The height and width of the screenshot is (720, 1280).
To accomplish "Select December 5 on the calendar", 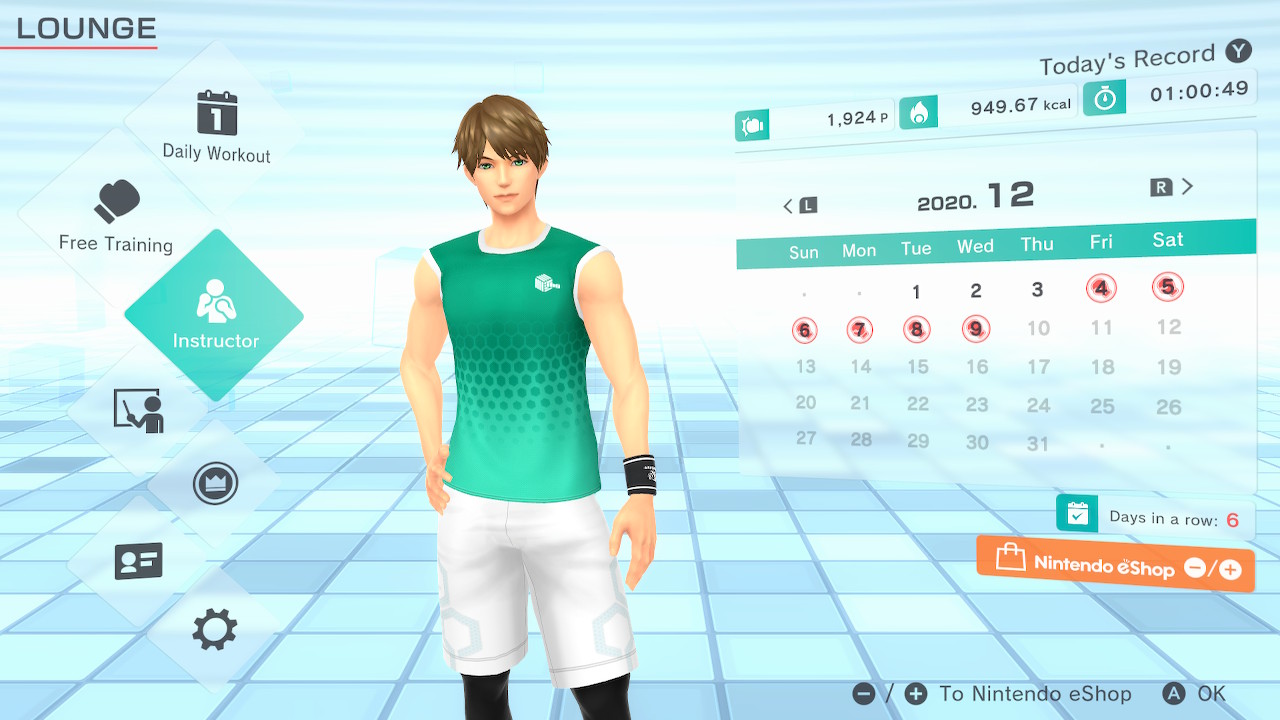I will point(1167,287).
